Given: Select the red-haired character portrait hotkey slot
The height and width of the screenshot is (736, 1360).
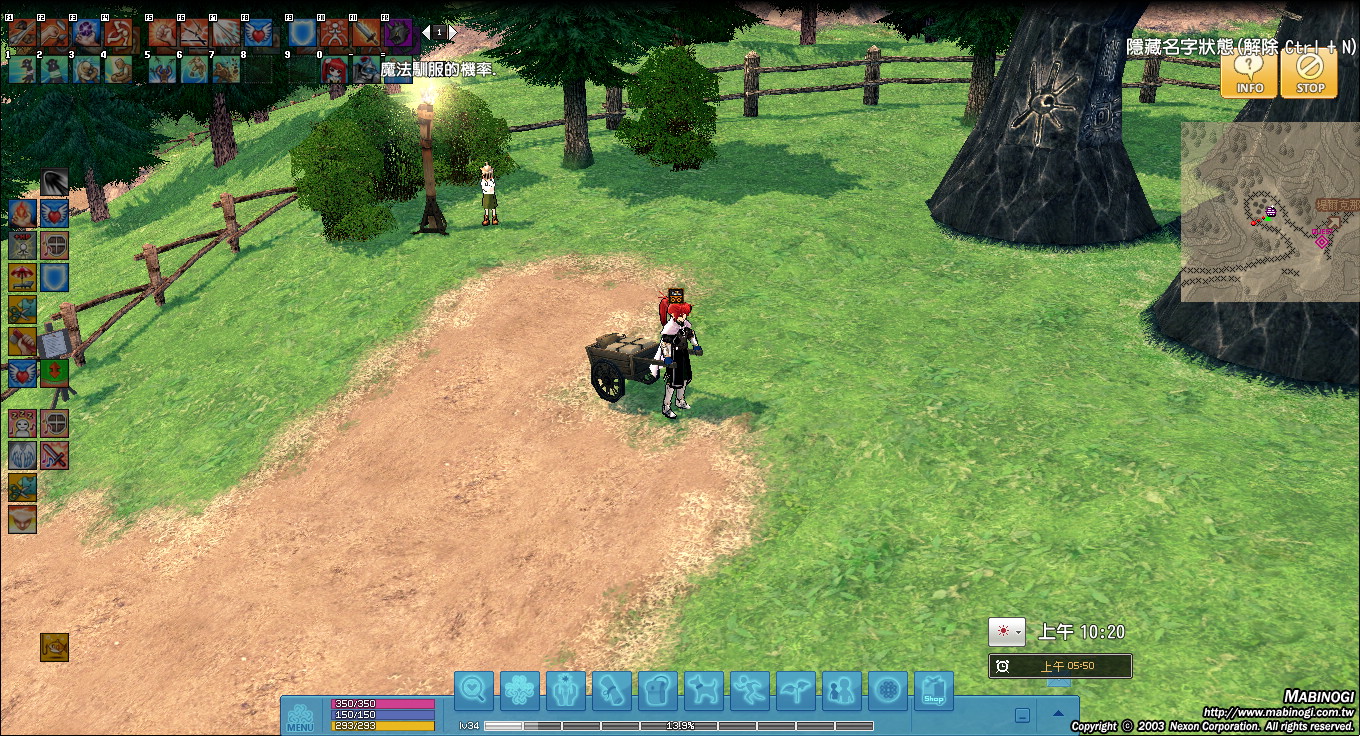Looking at the screenshot, I should (x=334, y=69).
